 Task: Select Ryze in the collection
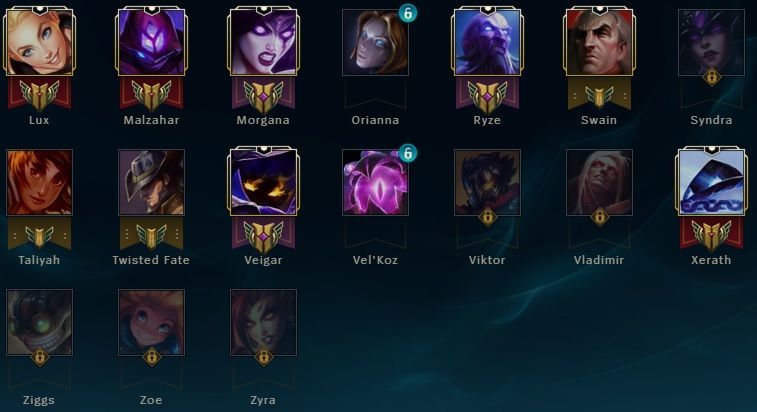(x=487, y=43)
